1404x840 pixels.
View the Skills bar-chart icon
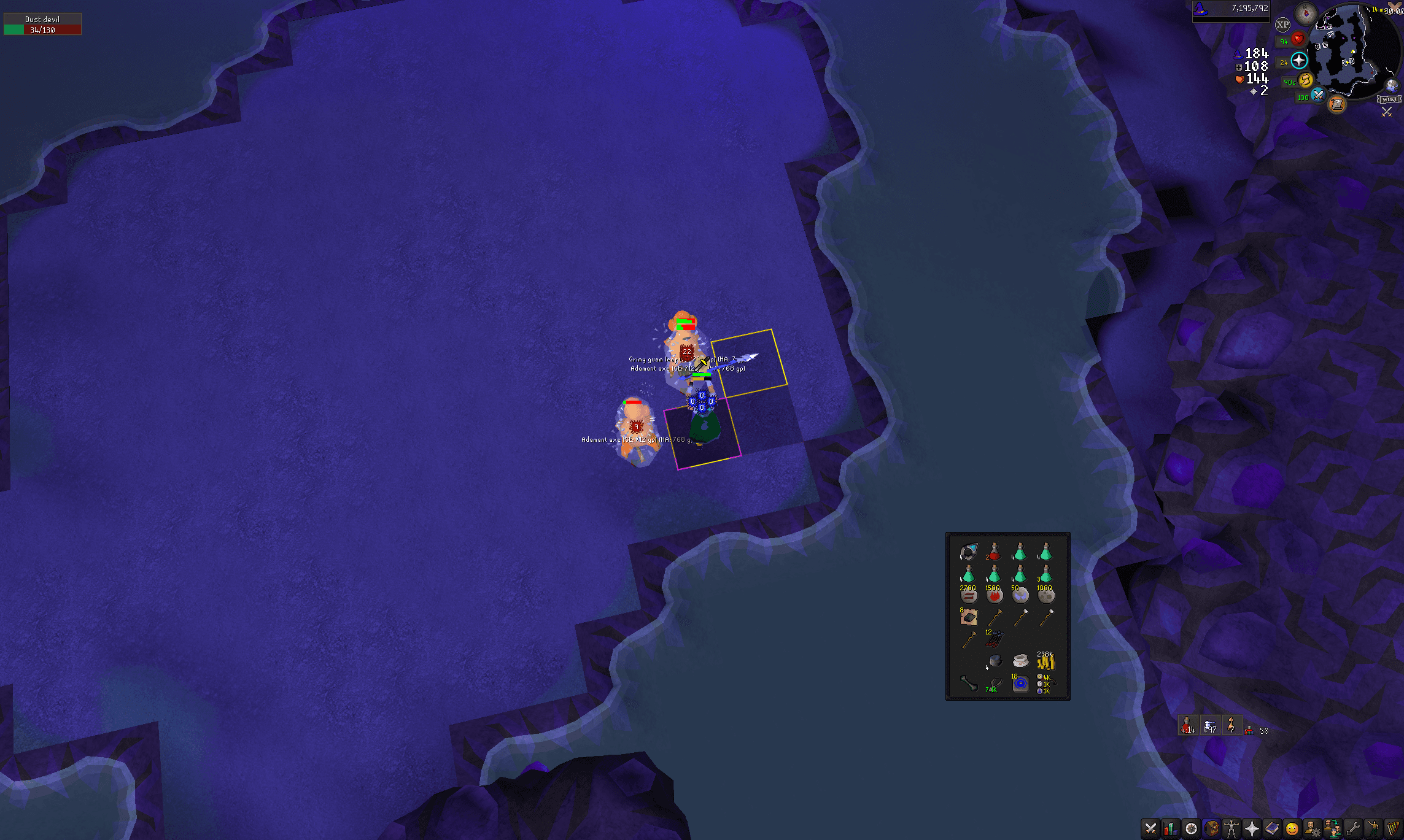click(x=1170, y=828)
